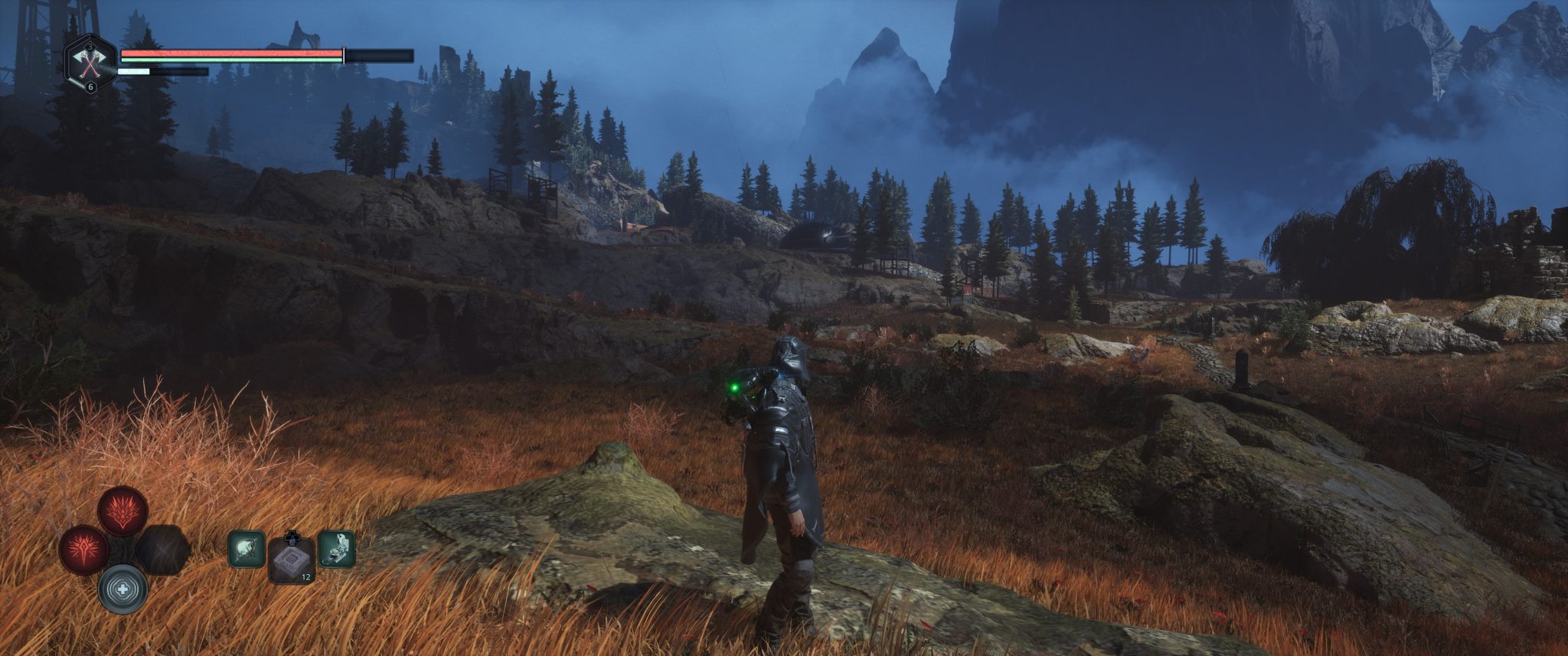
Task: Choose the stone block slot showing 12
Action: coord(292,562)
